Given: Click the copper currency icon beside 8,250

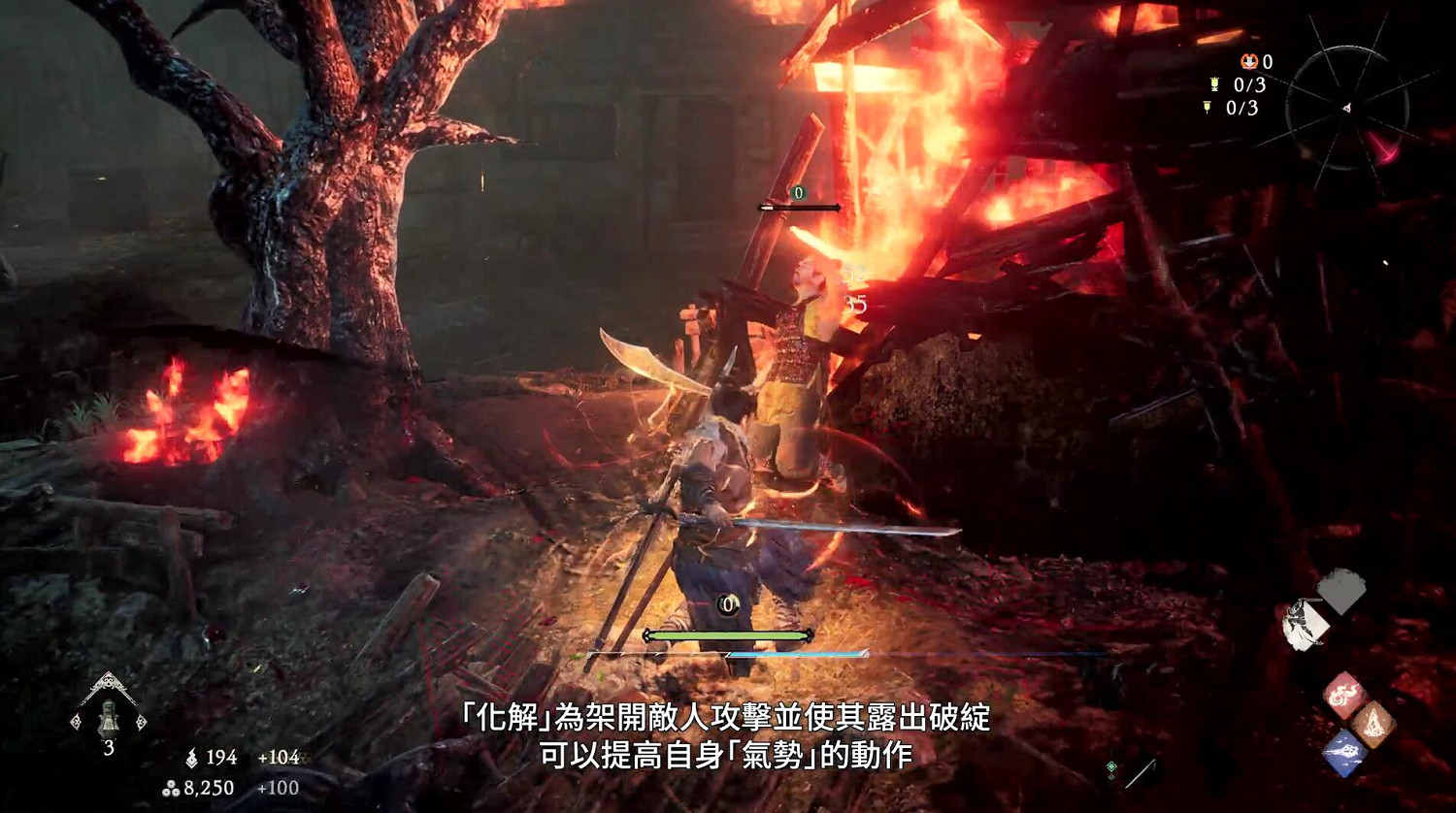Looking at the screenshot, I should pos(171,788).
